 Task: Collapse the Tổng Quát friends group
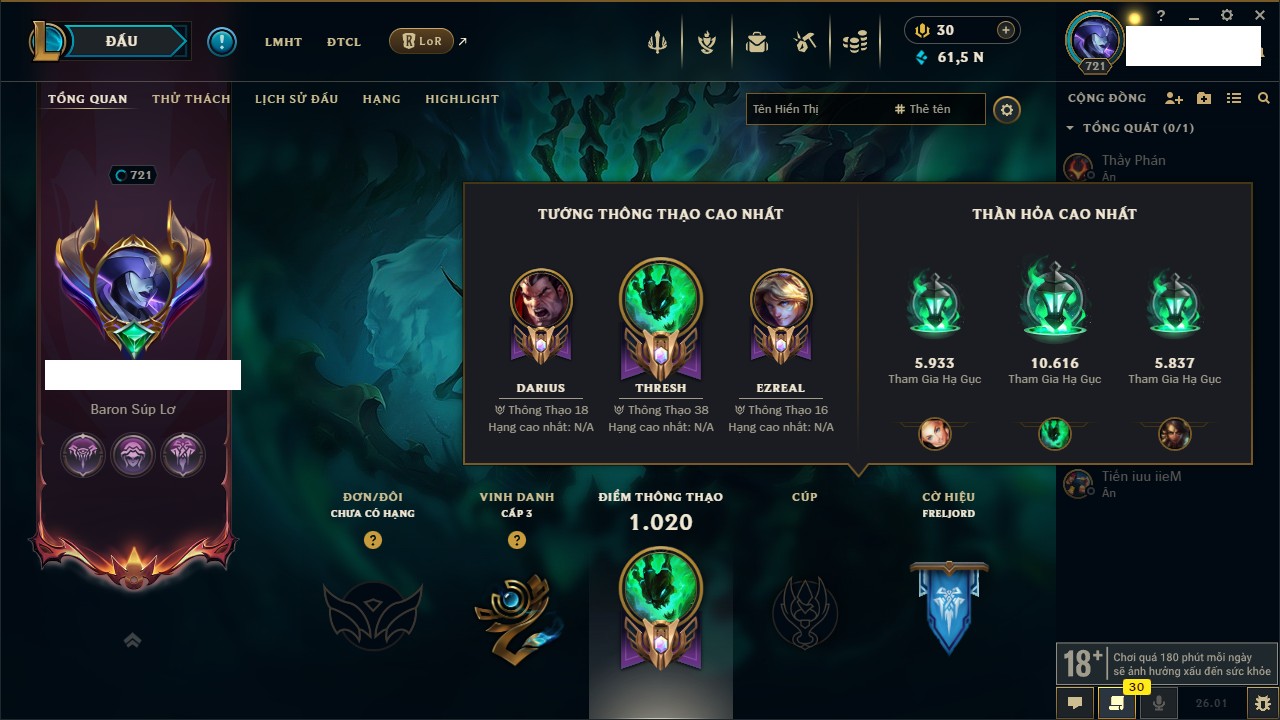click(1070, 128)
